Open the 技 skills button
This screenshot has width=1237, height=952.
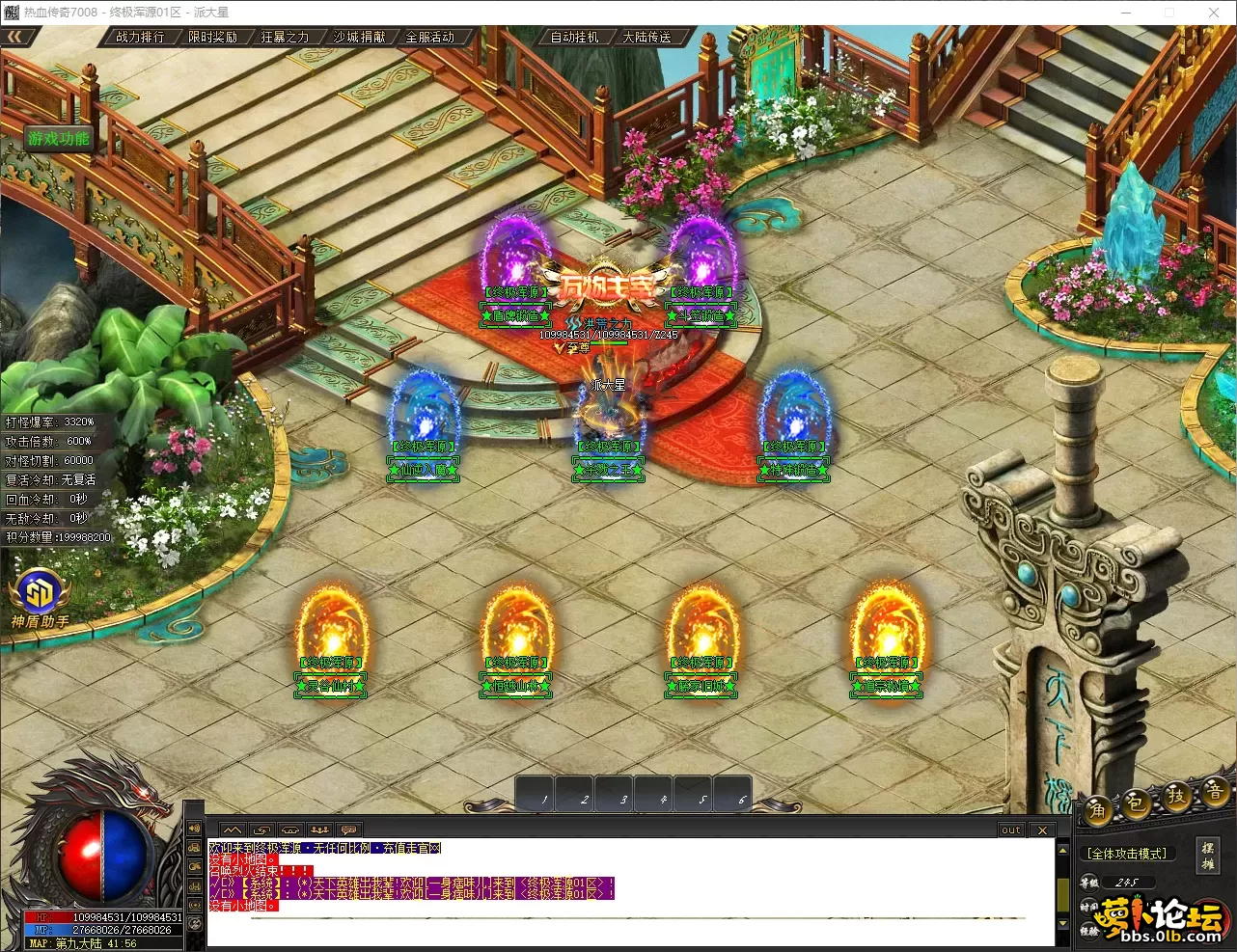(x=1176, y=796)
